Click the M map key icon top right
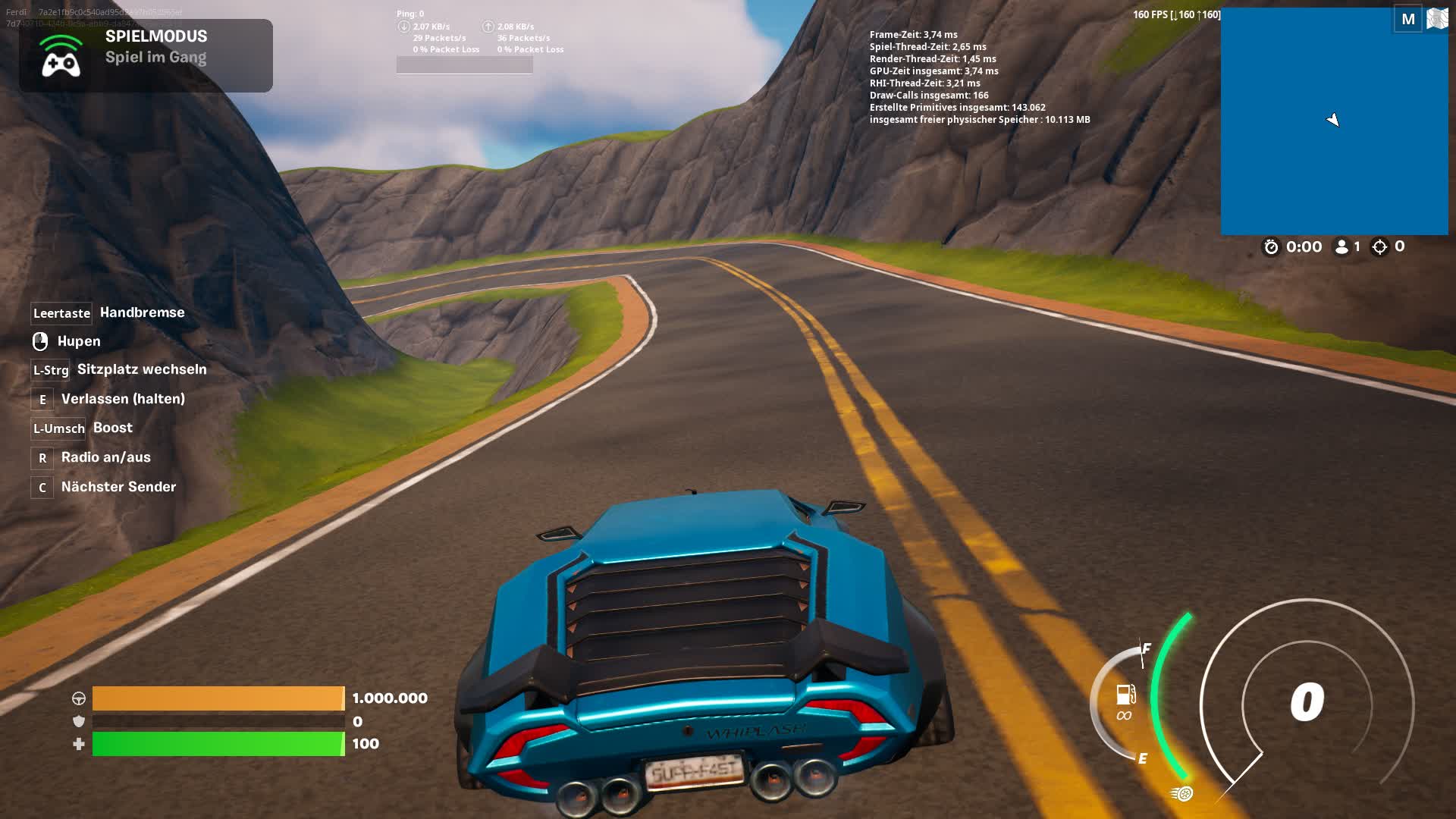The height and width of the screenshot is (819, 1456). 1410,18
